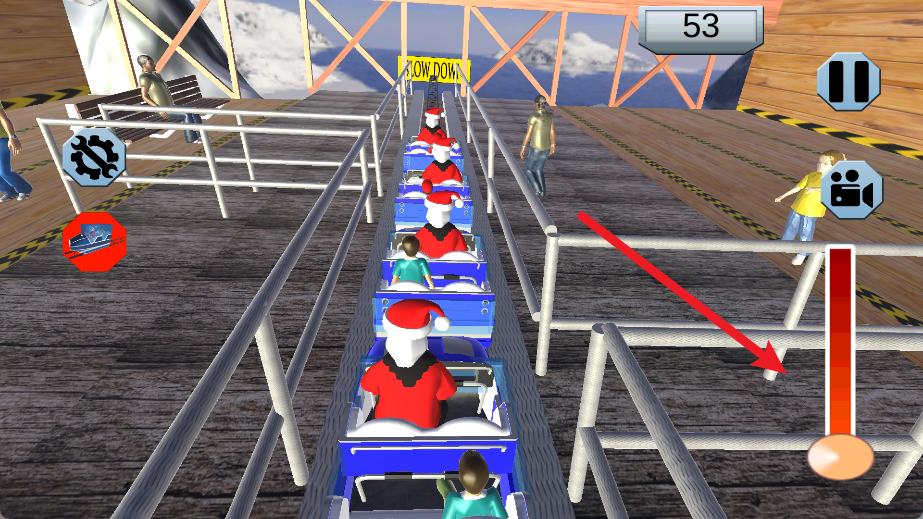Open the gear settings button
Viewport: 923px width, 519px height.
(x=94, y=158)
